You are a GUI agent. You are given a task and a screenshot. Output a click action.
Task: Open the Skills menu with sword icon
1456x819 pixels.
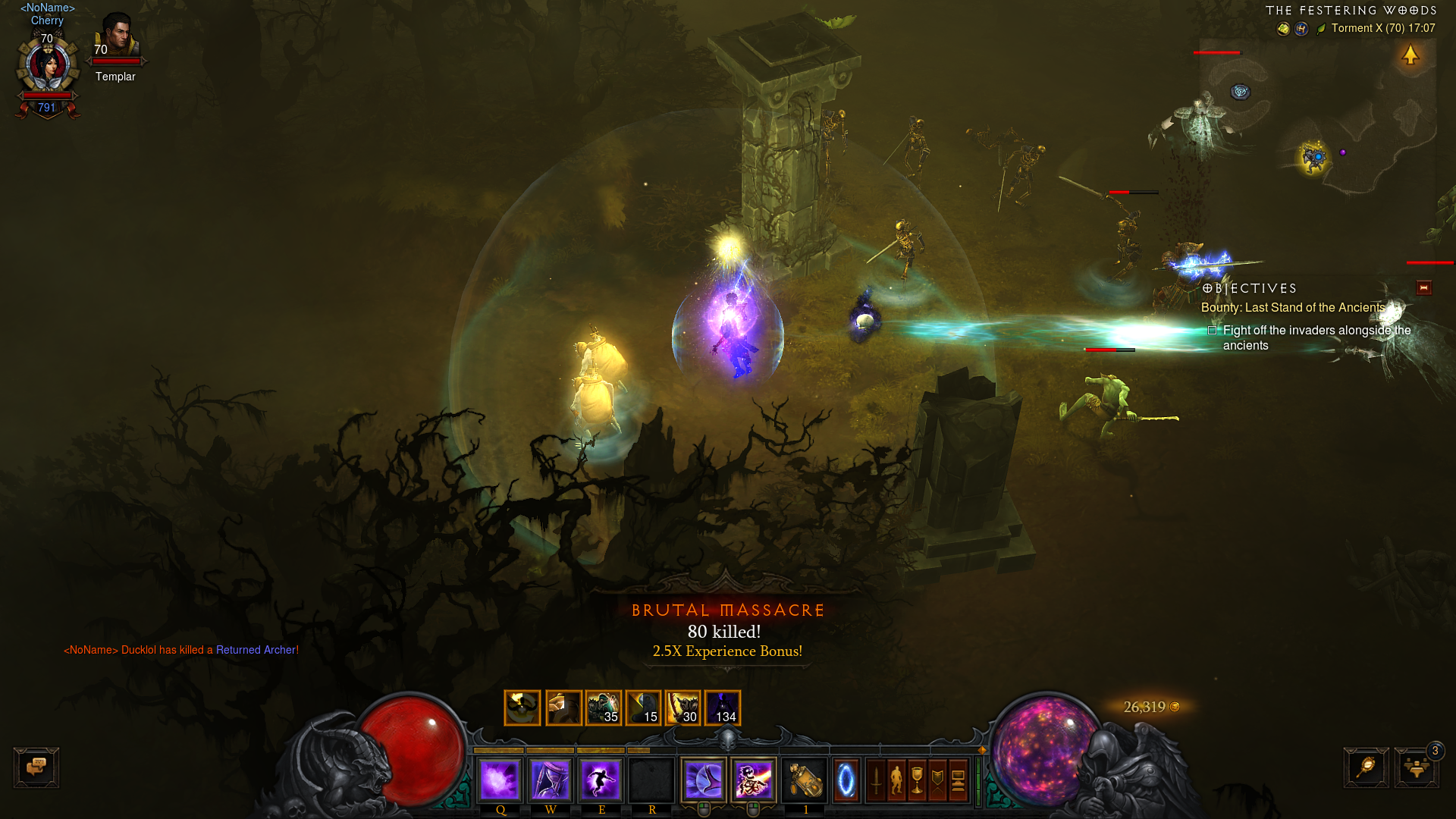click(x=876, y=780)
